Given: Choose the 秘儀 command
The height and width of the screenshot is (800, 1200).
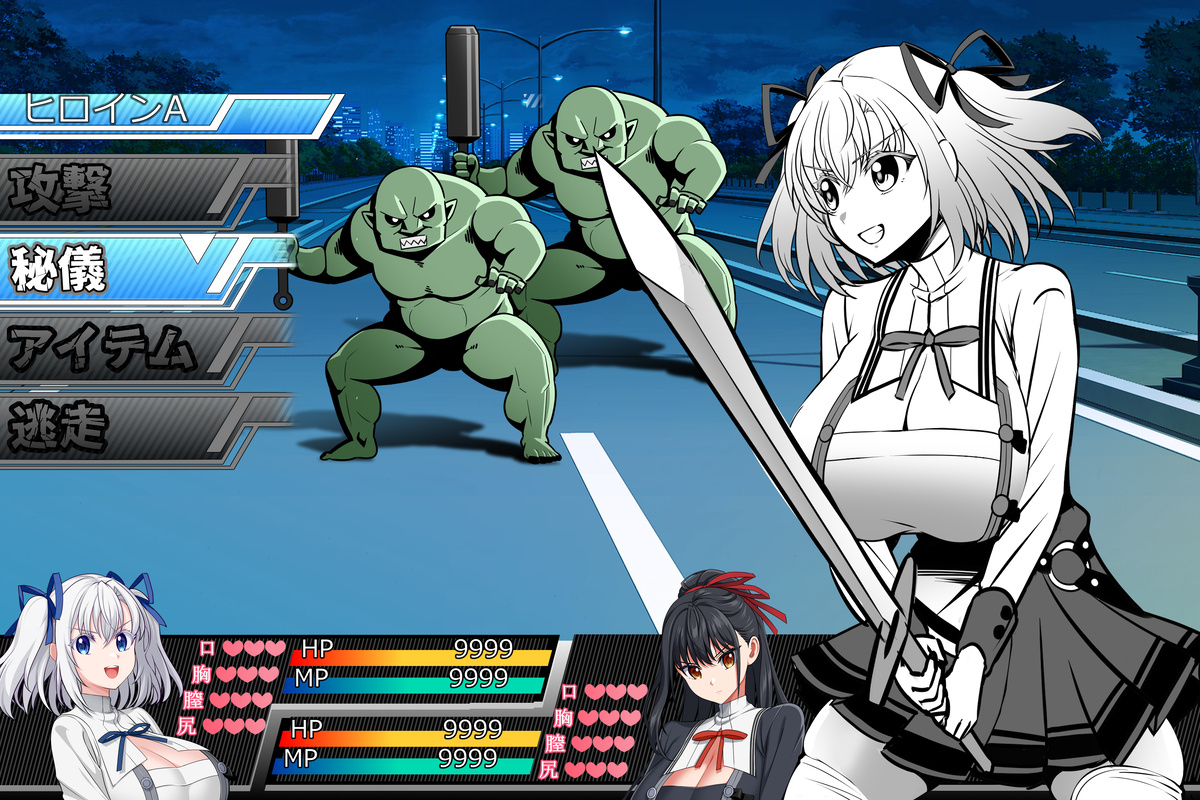Looking at the screenshot, I should [120, 267].
